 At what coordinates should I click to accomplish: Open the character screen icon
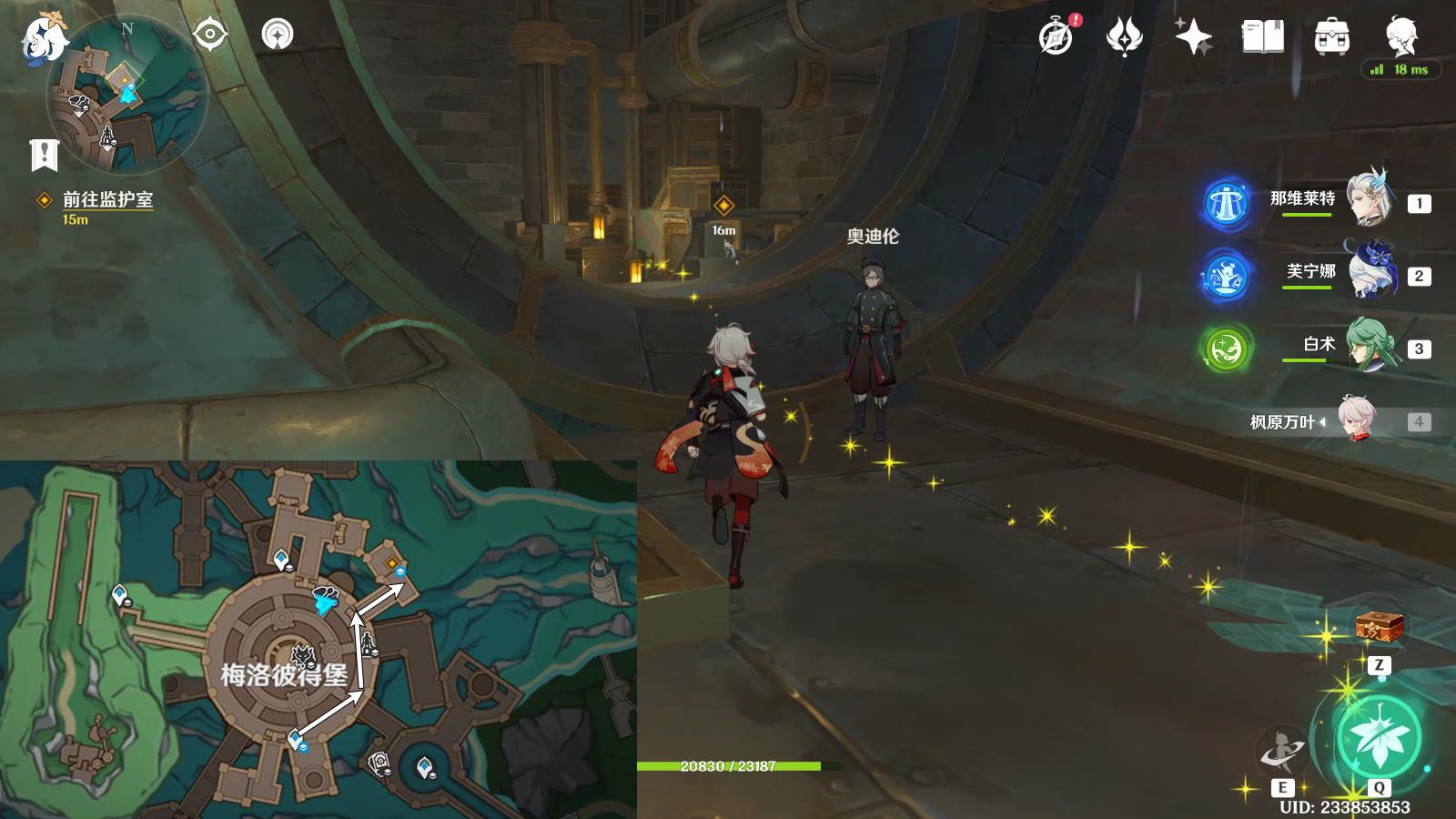[x=1400, y=37]
